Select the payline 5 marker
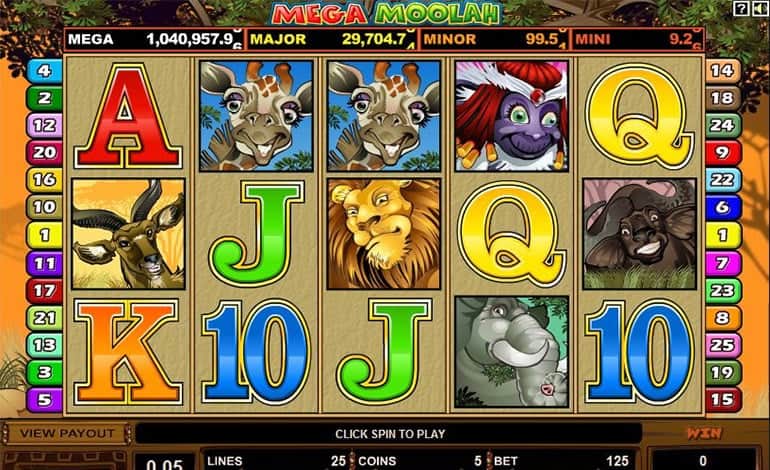The width and height of the screenshot is (770, 470). pos(44,400)
